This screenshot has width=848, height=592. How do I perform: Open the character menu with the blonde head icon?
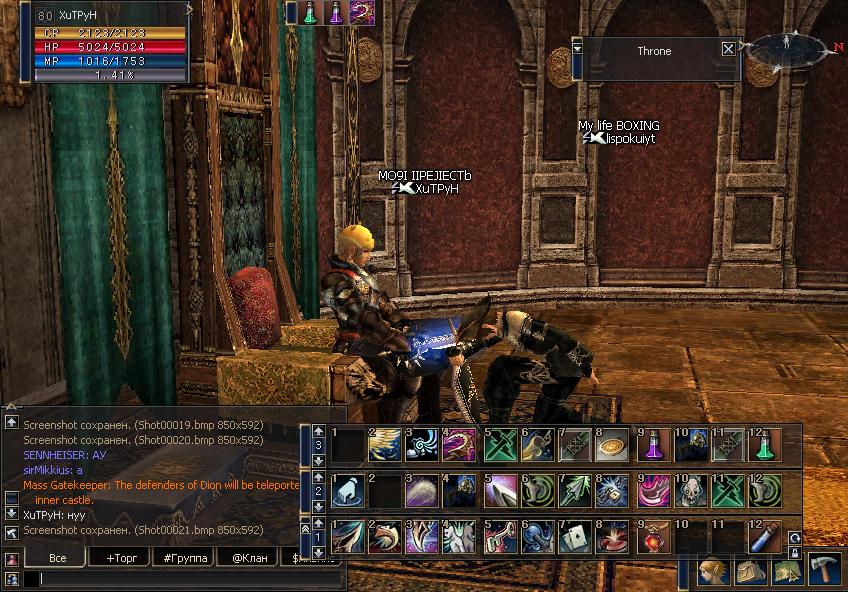coord(714,571)
